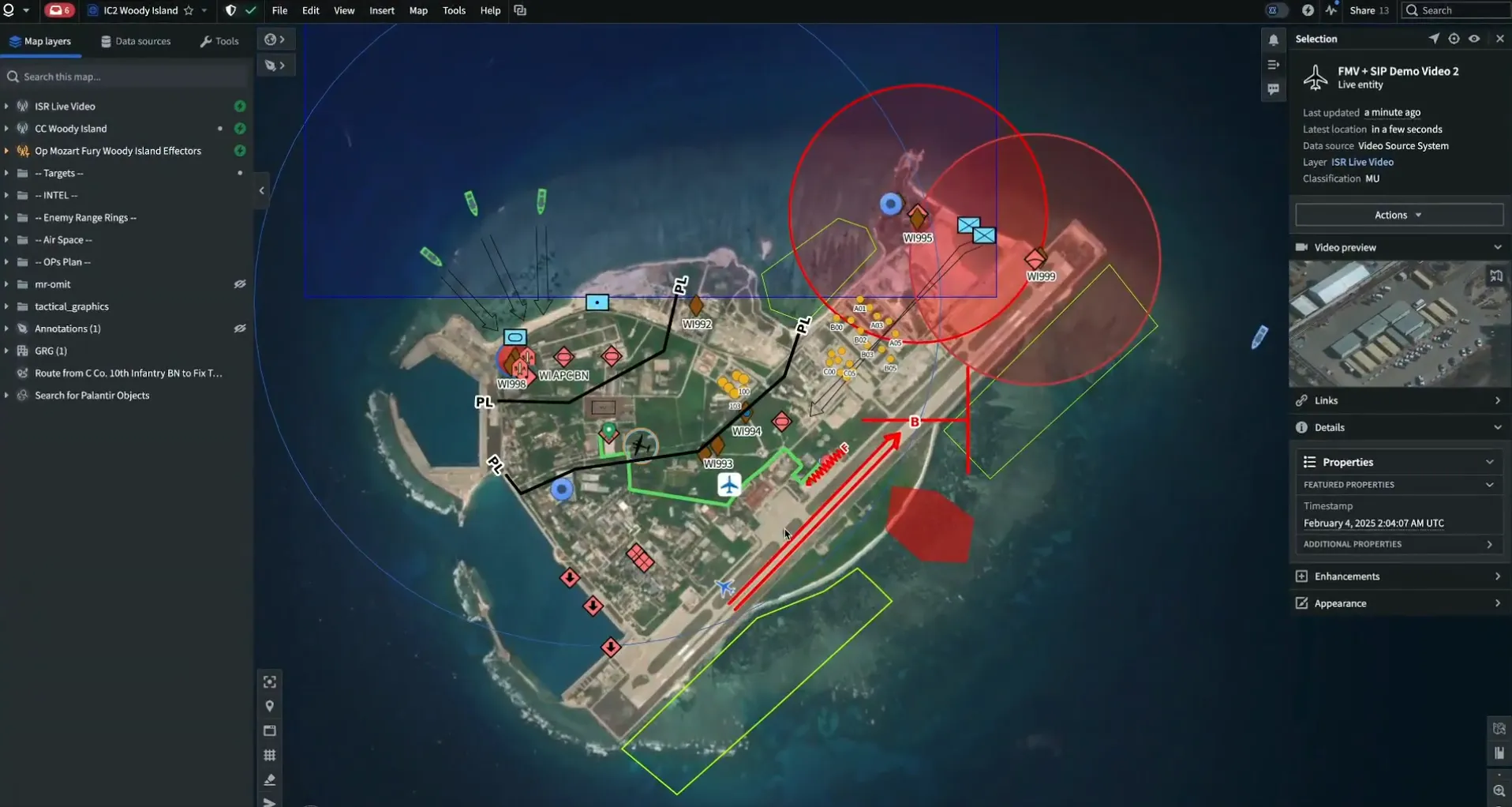Collapse the Video preview section
This screenshot has width=1512, height=807.
1497,246
